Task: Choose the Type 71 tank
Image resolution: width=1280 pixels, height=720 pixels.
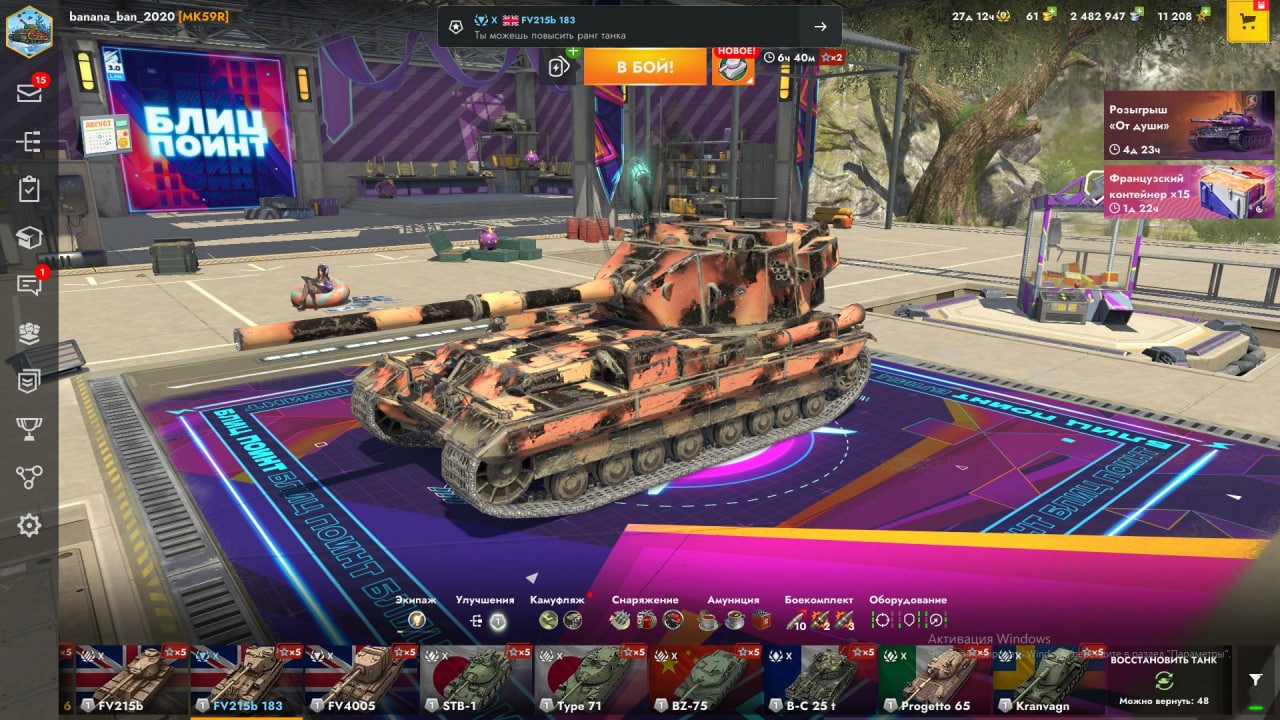Action: coord(590,680)
